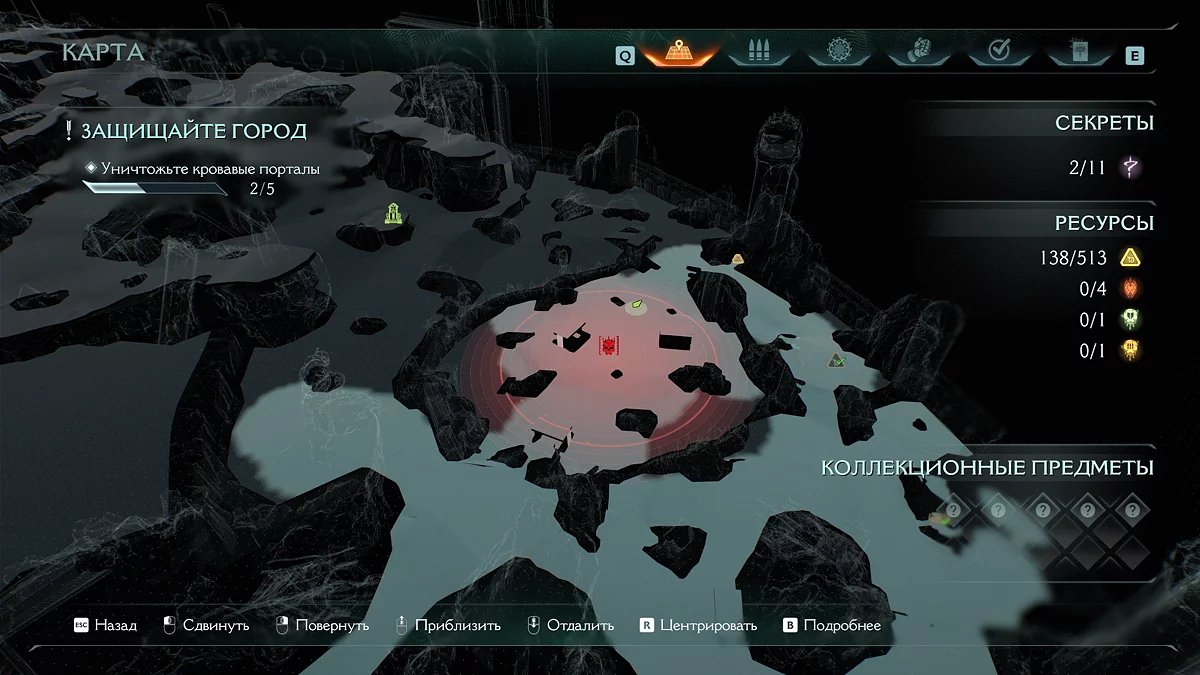Click the 'Назад' back button

[106, 625]
